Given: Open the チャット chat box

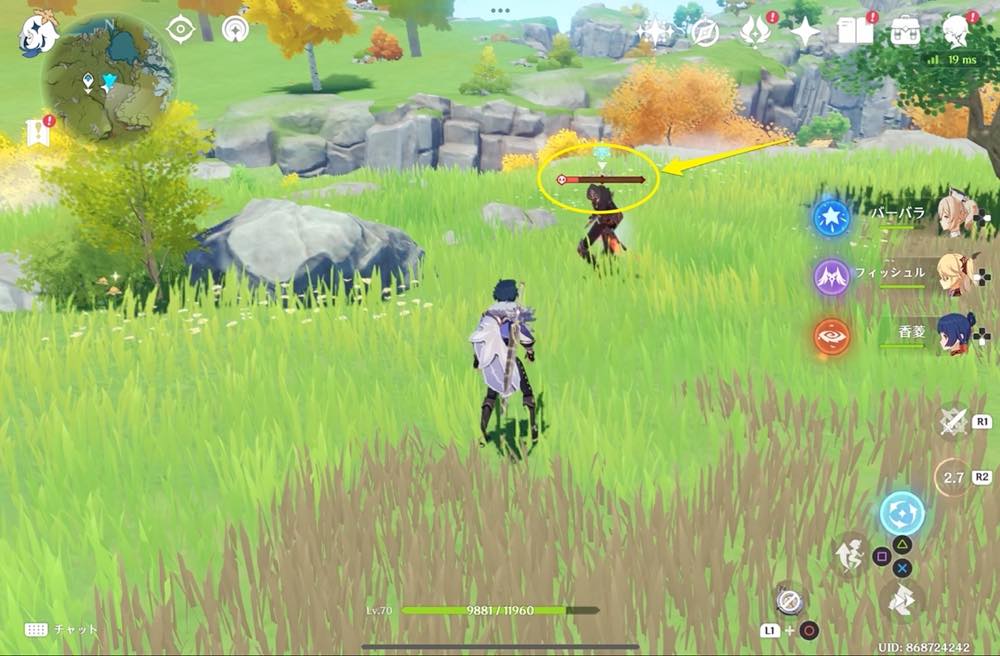Looking at the screenshot, I should [62, 629].
